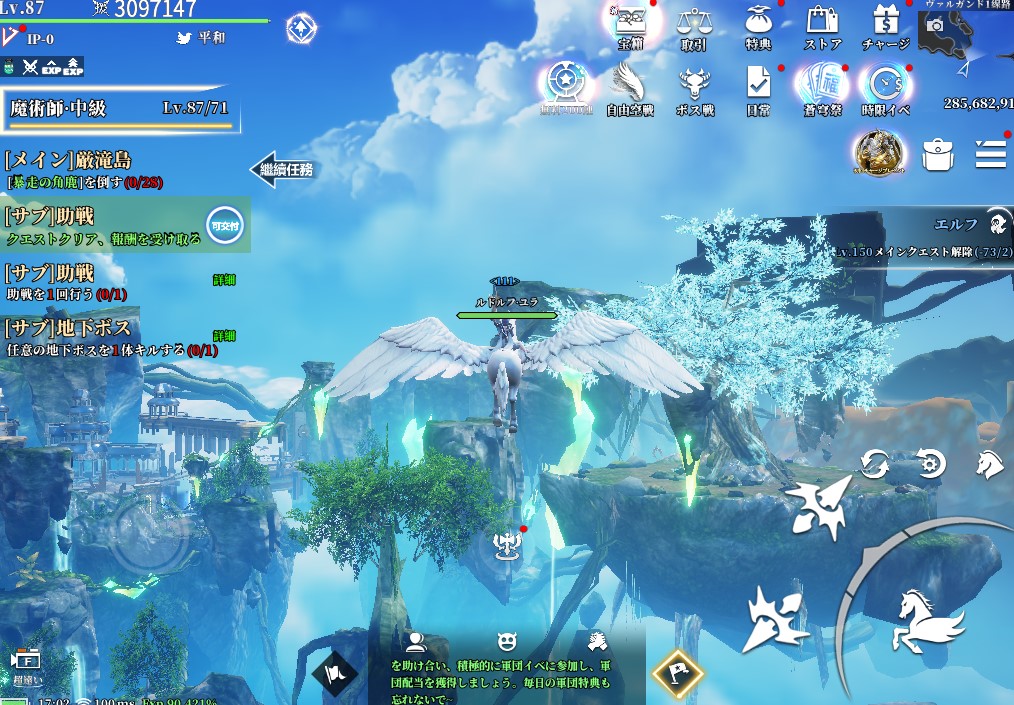Open the backpack inventory

pos(937,154)
